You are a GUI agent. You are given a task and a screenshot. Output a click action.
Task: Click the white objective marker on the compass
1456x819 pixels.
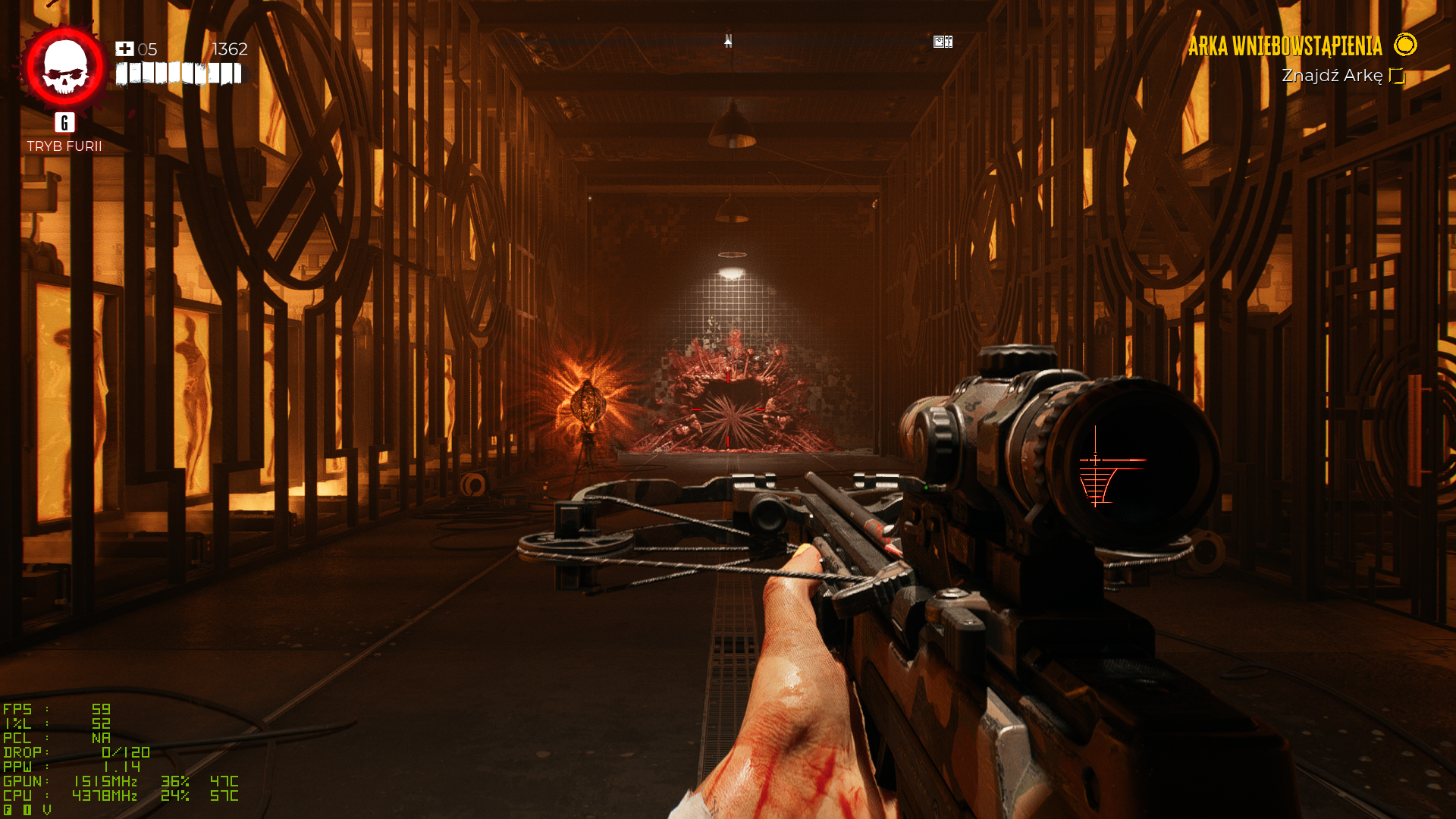(x=943, y=42)
